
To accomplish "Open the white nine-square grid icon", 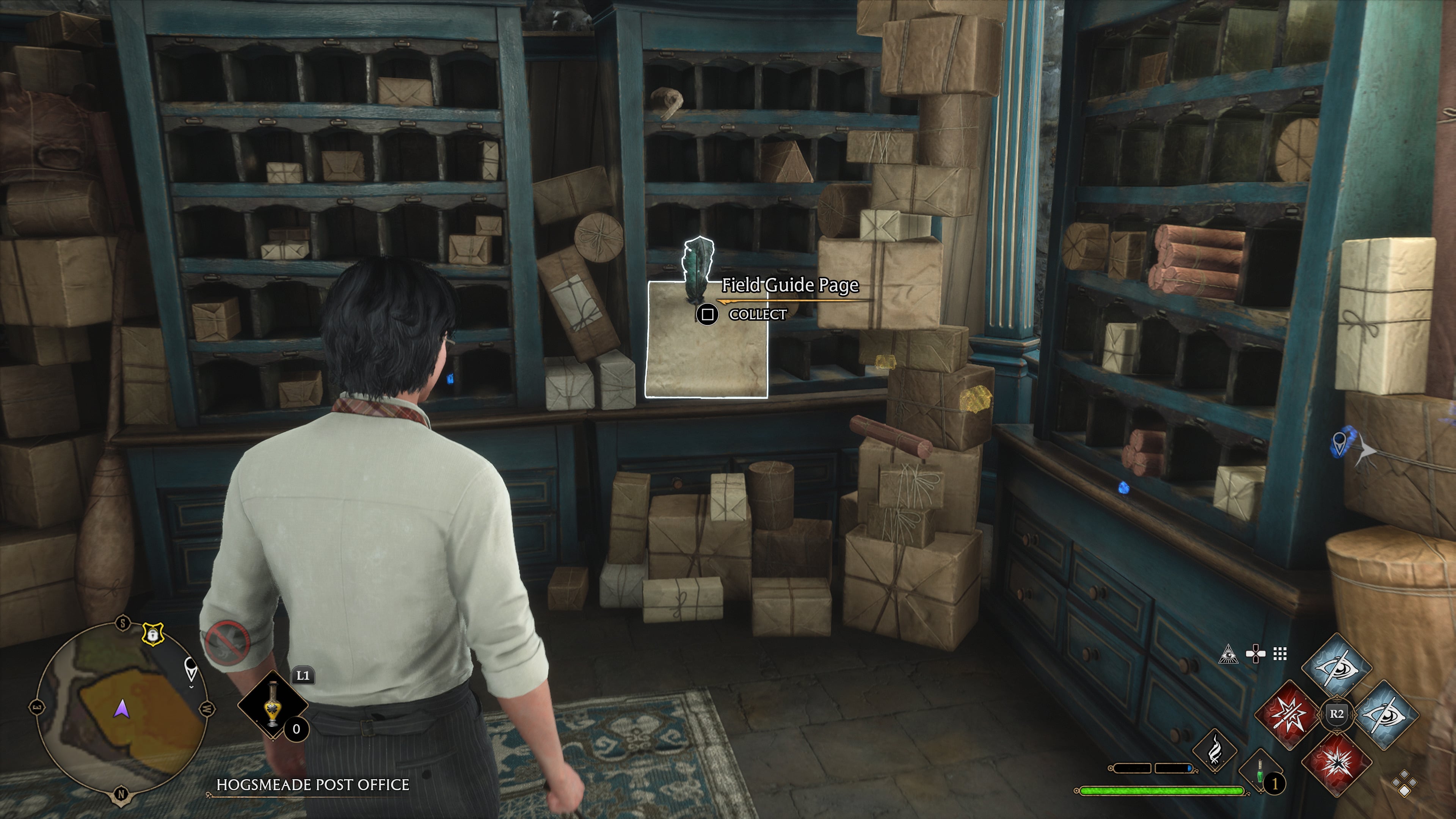I will coord(1280,654).
